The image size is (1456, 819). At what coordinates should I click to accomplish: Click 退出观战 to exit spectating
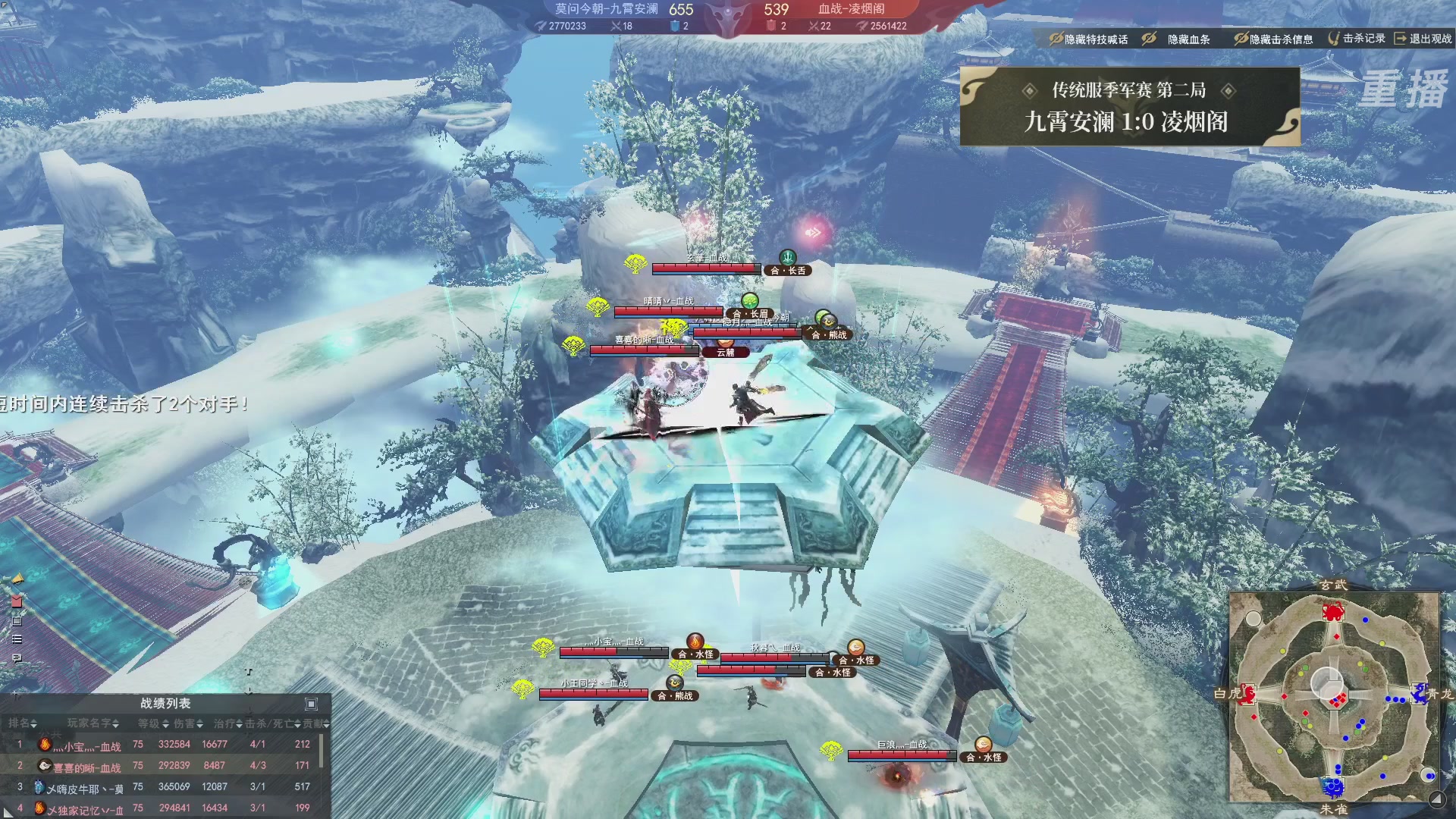(x=1423, y=38)
